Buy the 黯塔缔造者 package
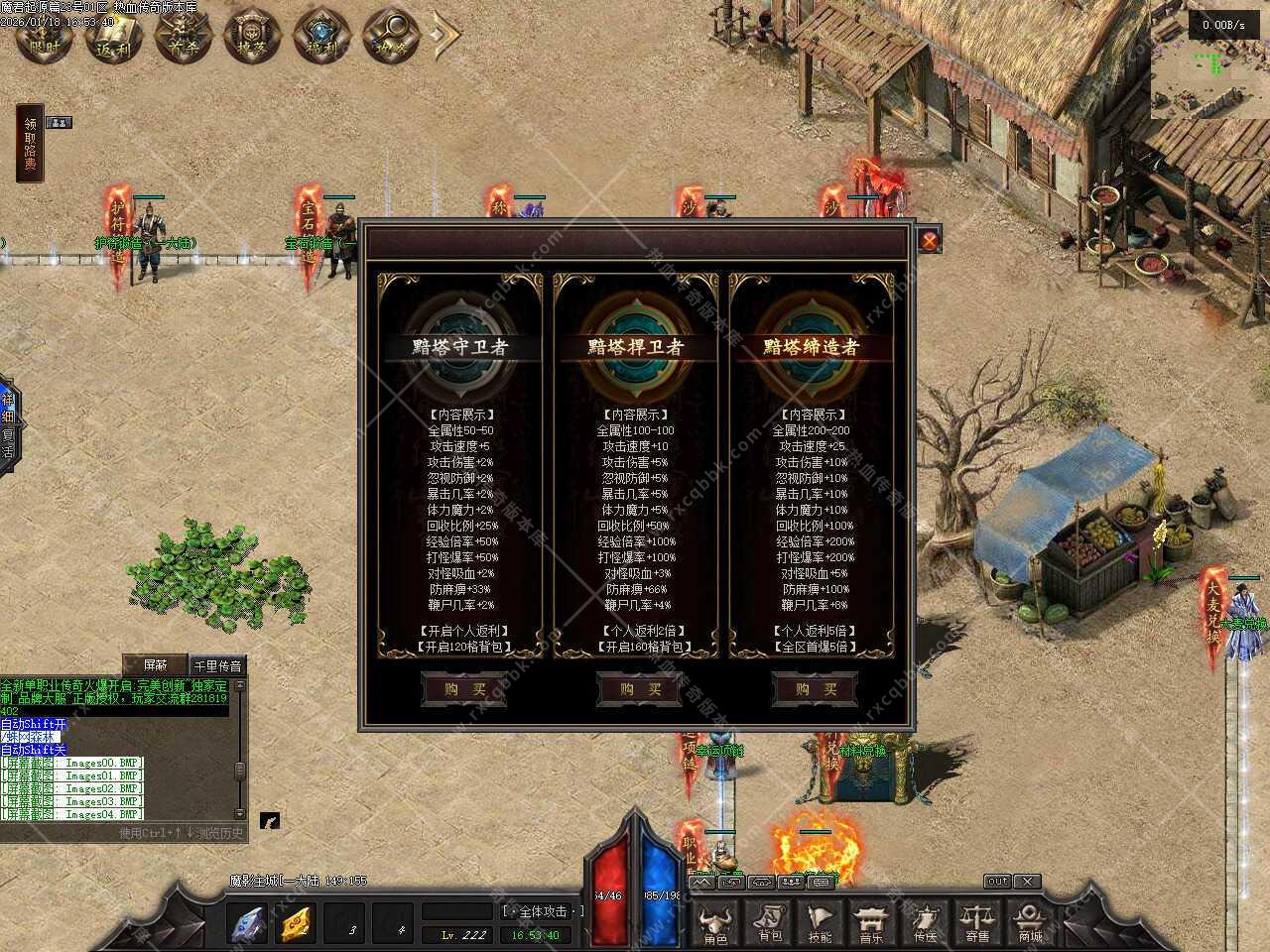 (x=815, y=689)
